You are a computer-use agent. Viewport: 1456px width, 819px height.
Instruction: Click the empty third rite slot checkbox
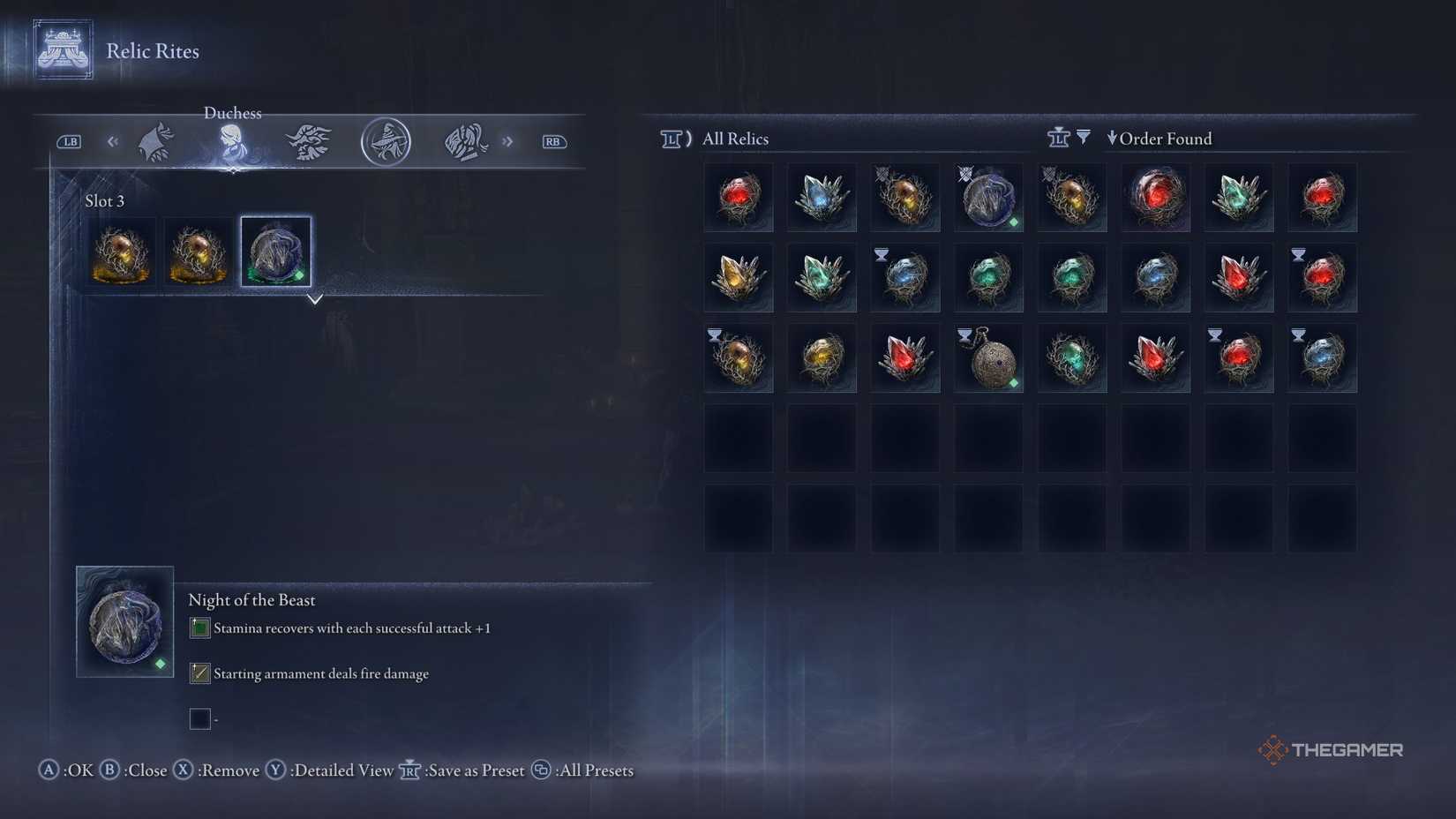199,718
